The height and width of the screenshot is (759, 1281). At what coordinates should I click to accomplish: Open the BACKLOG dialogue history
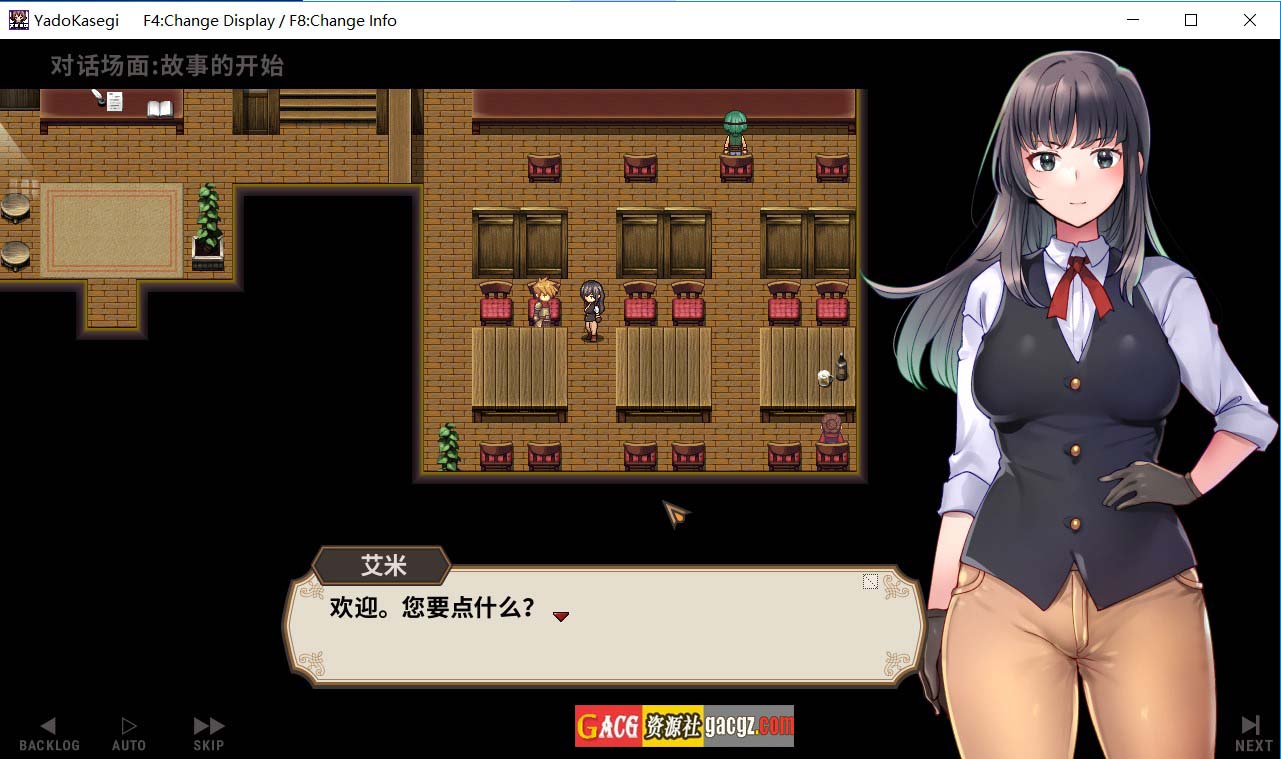(x=48, y=733)
